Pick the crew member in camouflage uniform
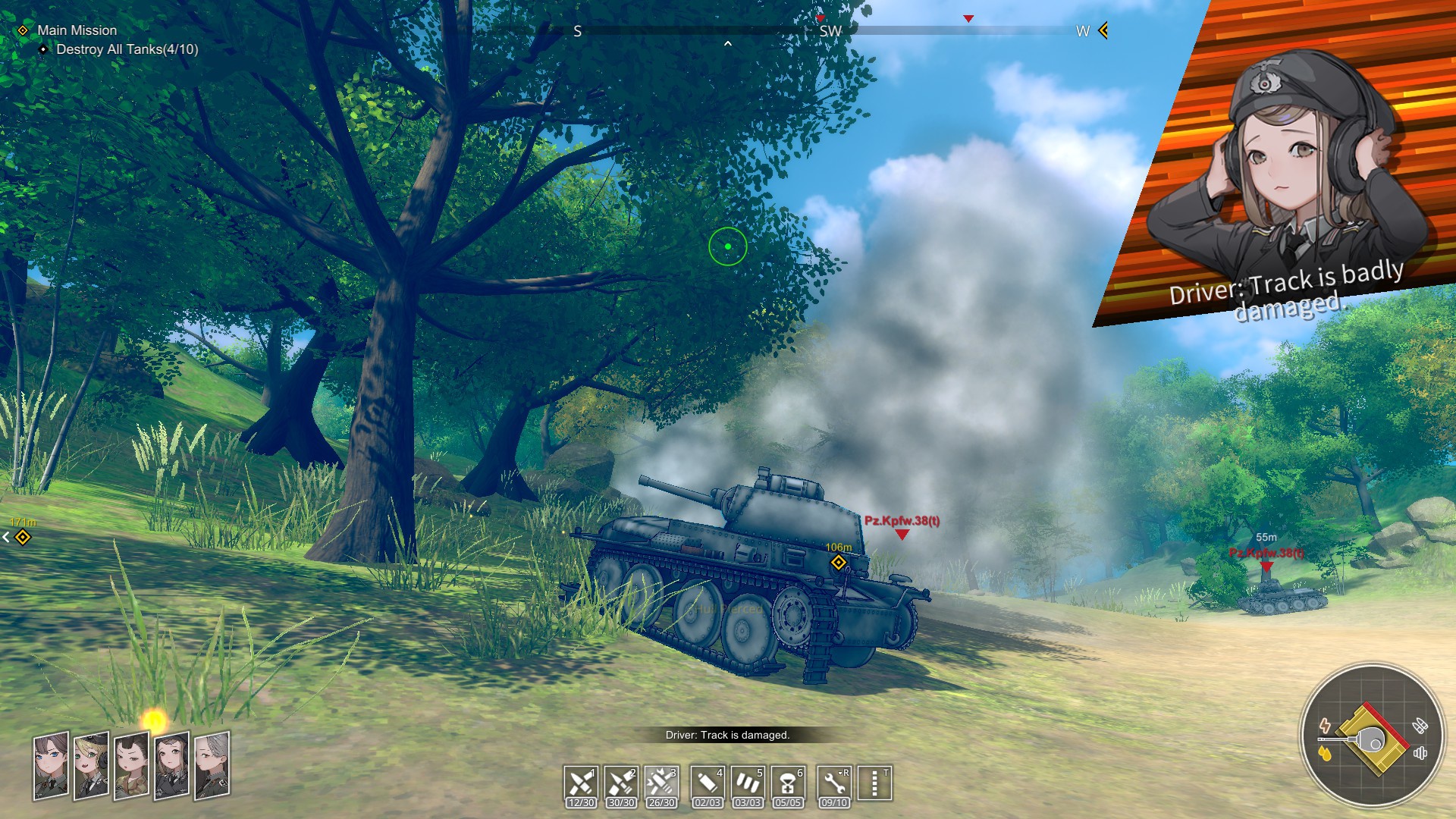Screen dimensions: 1456x819 tap(131, 766)
